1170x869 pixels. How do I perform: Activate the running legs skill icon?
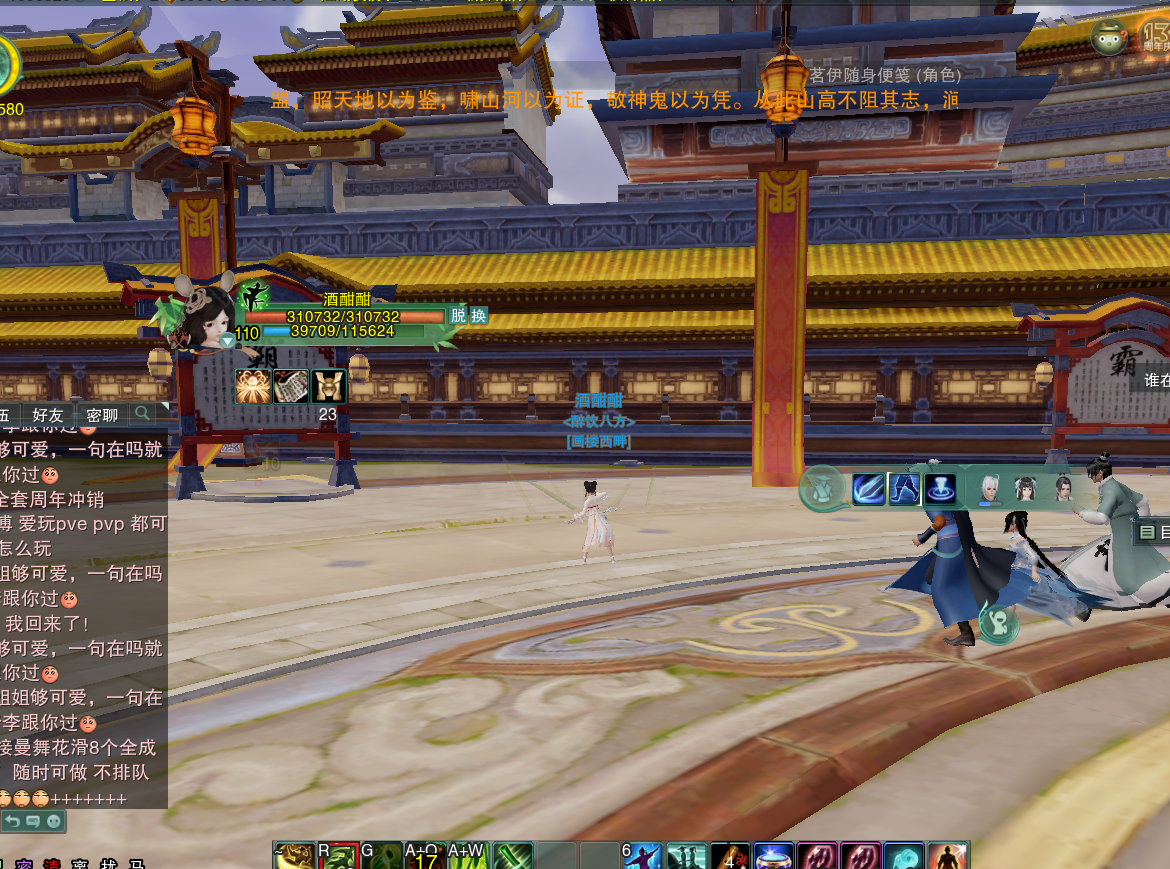pyautogui.click(x=904, y=489)
